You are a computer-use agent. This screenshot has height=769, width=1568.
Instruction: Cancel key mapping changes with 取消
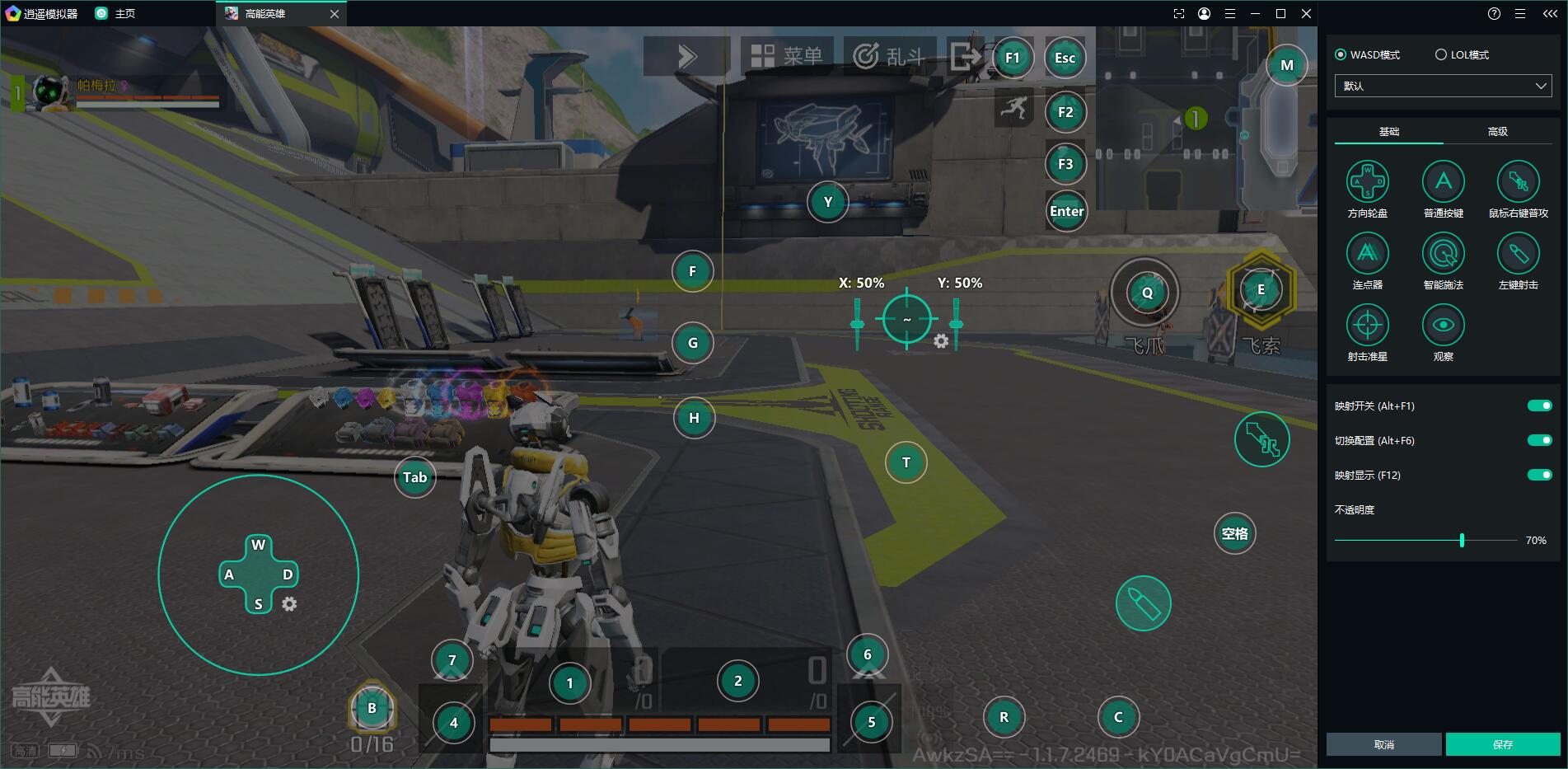coord(1384,744)
